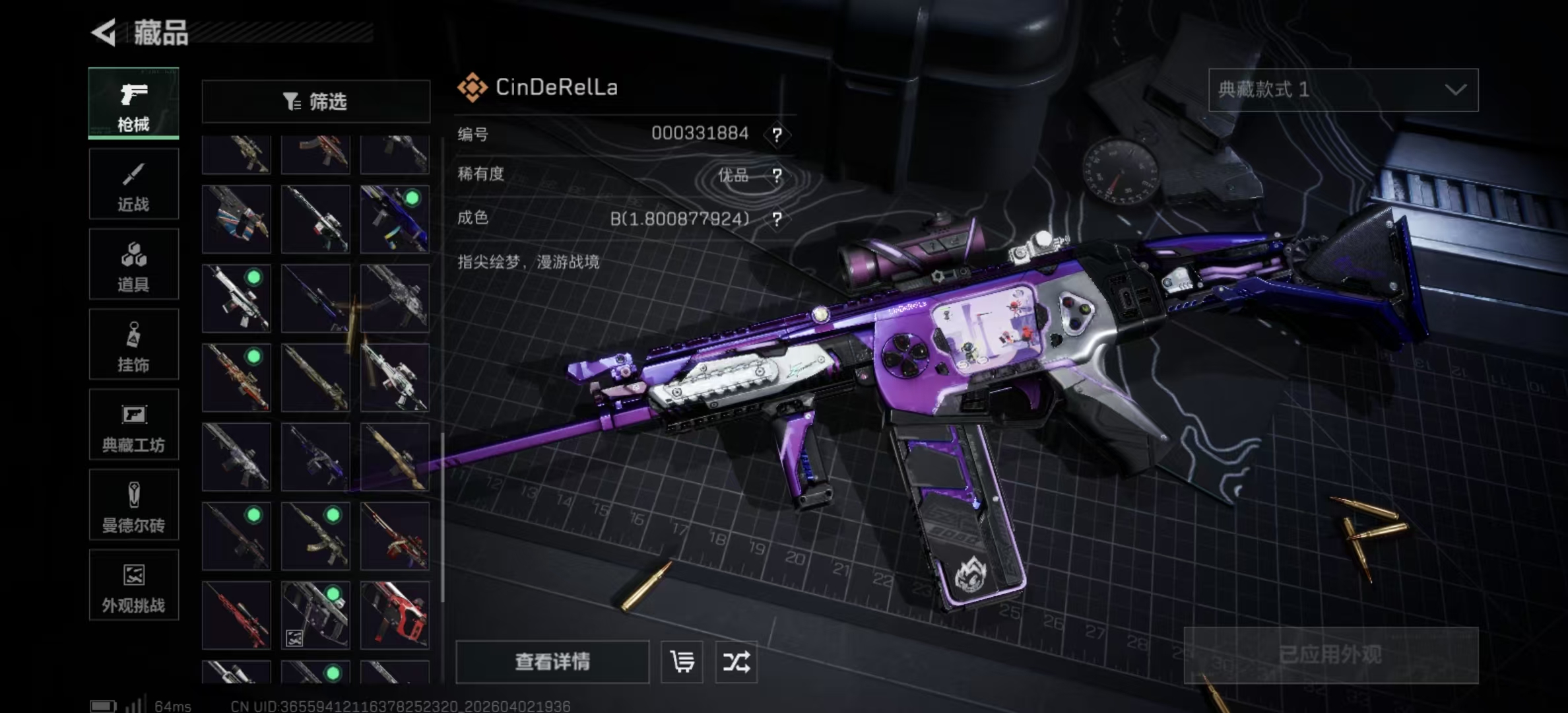The image size is (1568, 713).
Task: Open the 典藏工坊 workshop tab
Action: coord(133,424)
